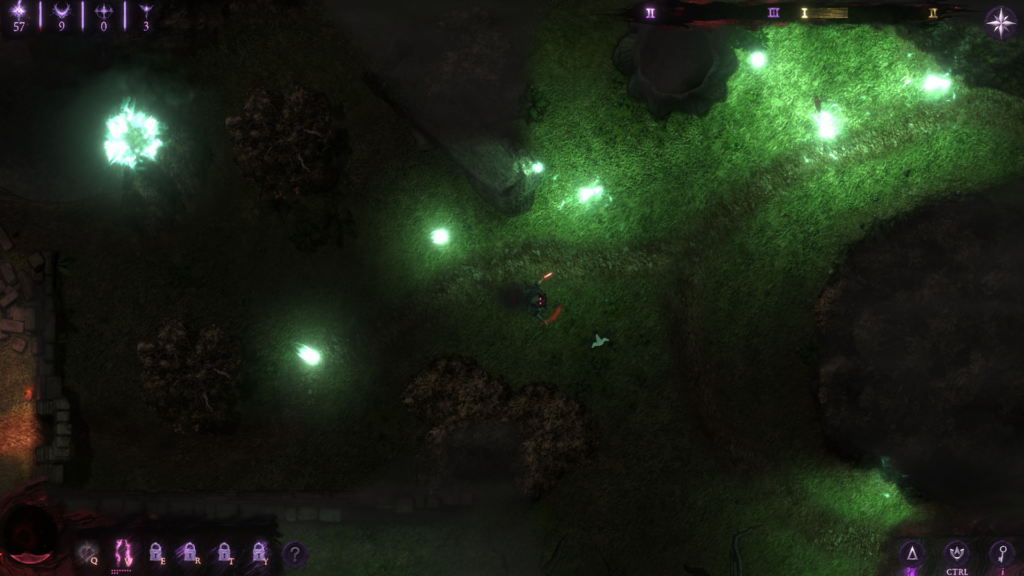Image resolution: width=1024 pixels, height=576 pixels.
Task: Cast the pink lightning W ability
Action: point(123,553)
